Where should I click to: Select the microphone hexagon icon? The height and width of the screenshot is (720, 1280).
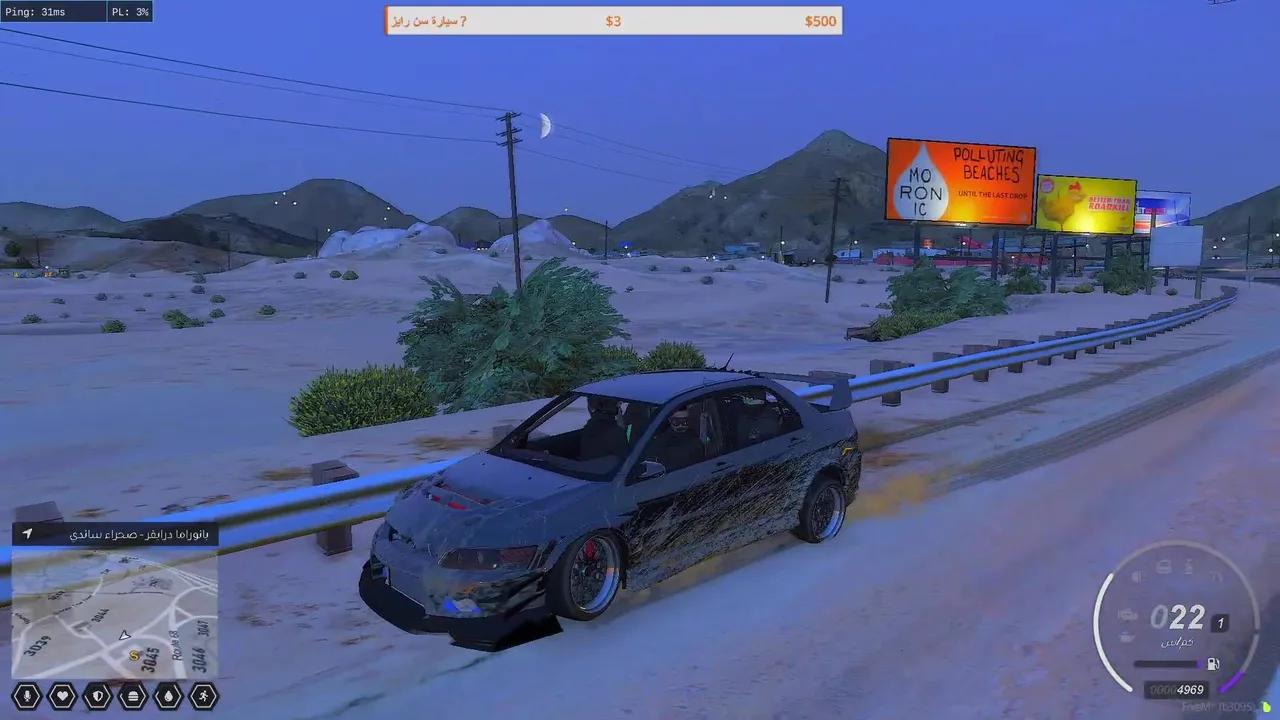coord(26,695)
